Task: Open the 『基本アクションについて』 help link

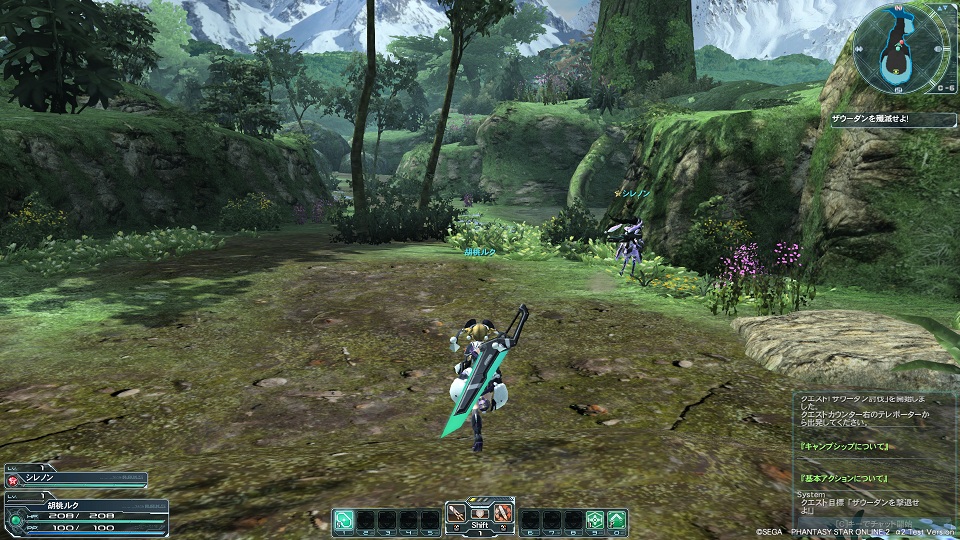Action: 845,480
